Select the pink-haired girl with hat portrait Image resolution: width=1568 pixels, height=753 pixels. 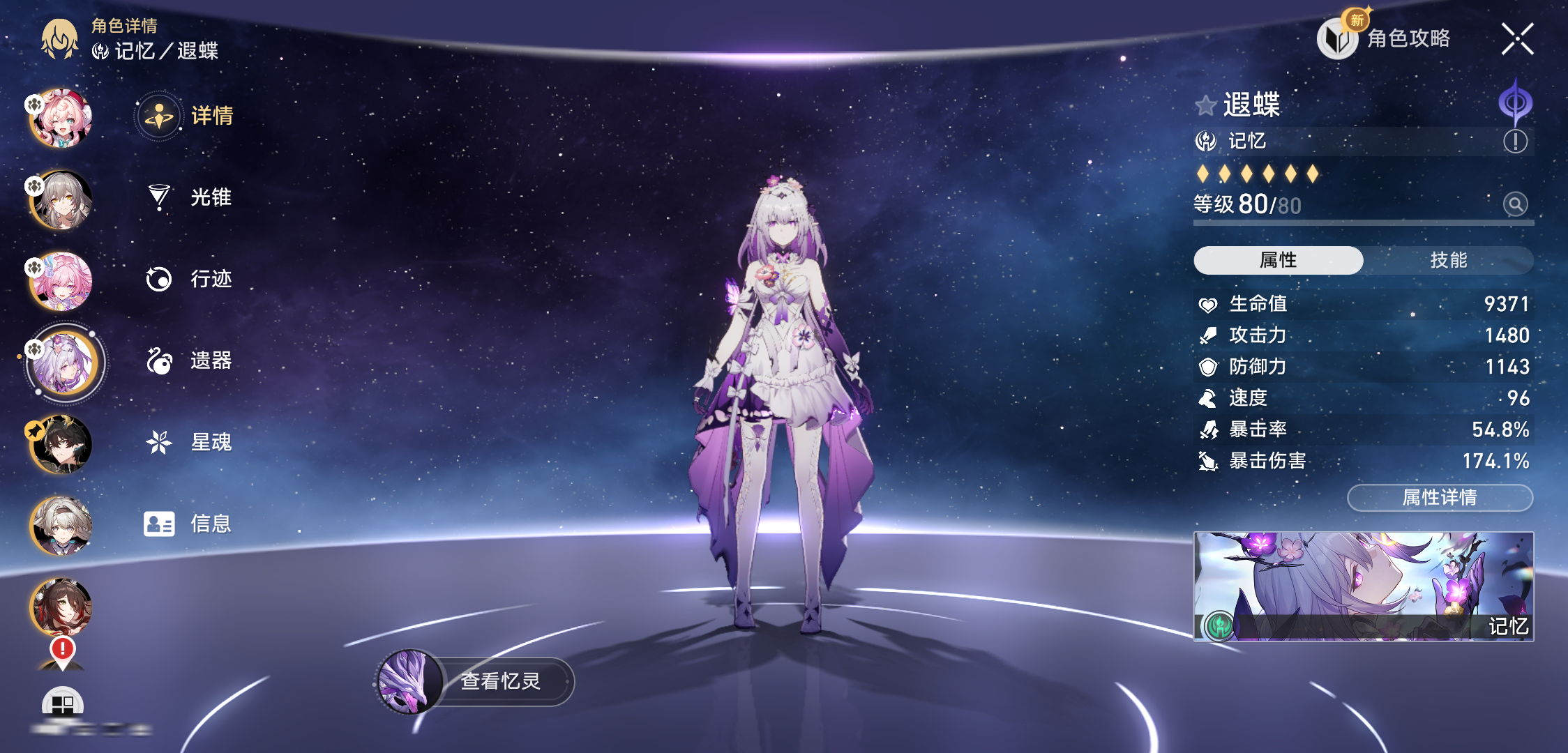(61, 119)
